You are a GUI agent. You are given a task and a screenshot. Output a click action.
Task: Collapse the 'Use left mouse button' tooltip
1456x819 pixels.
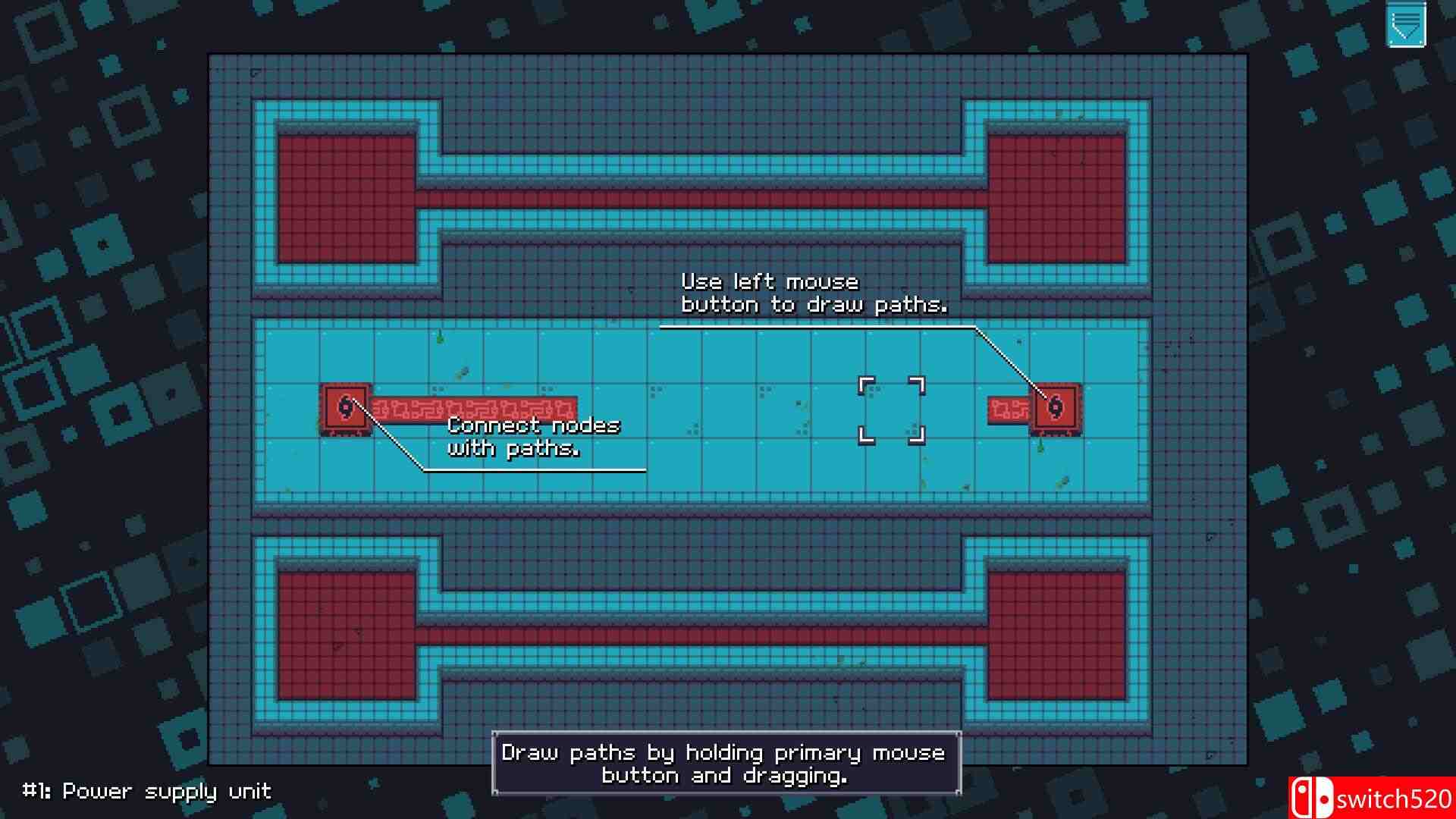coord(815,294)
